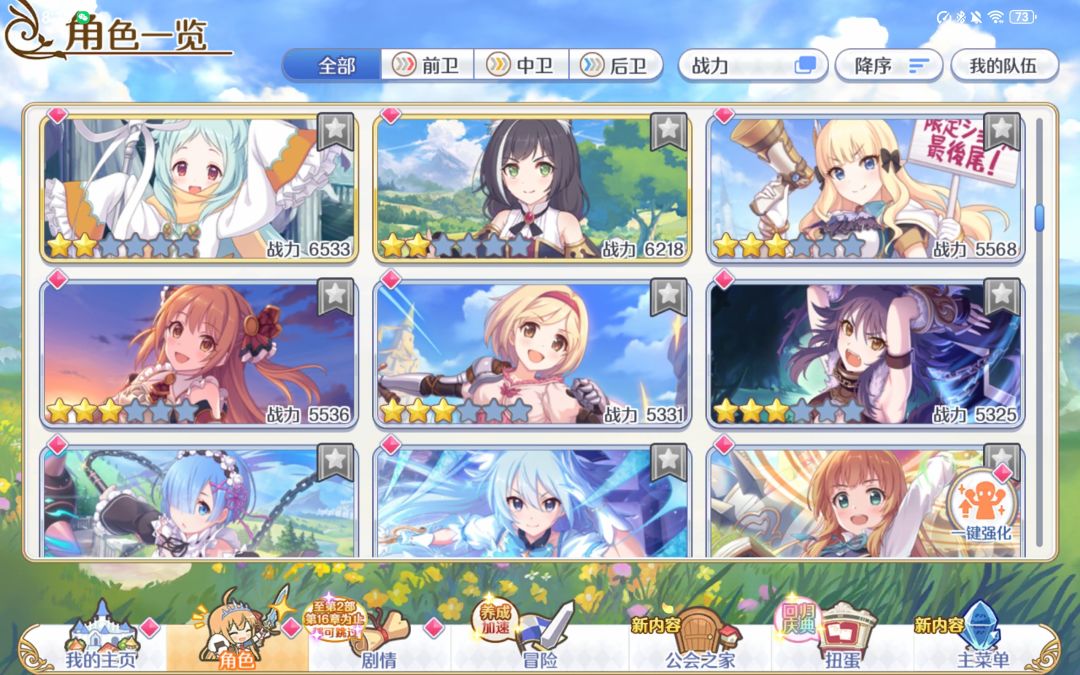Pick the character card with 战力 5536
Image resolution: width=1080 pixels, height=675 pixels.
199,352
